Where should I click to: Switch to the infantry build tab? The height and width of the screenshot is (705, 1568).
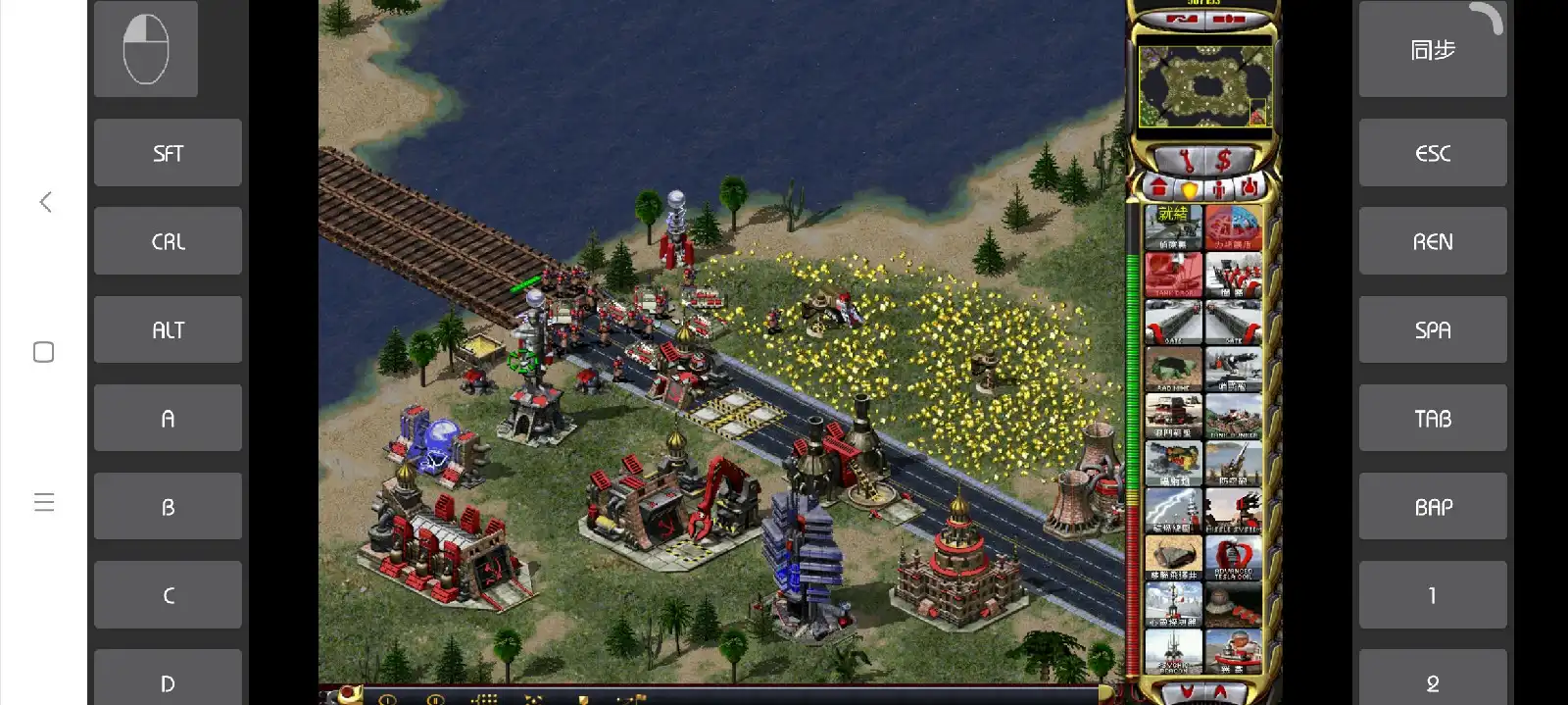click(1218, 188)
